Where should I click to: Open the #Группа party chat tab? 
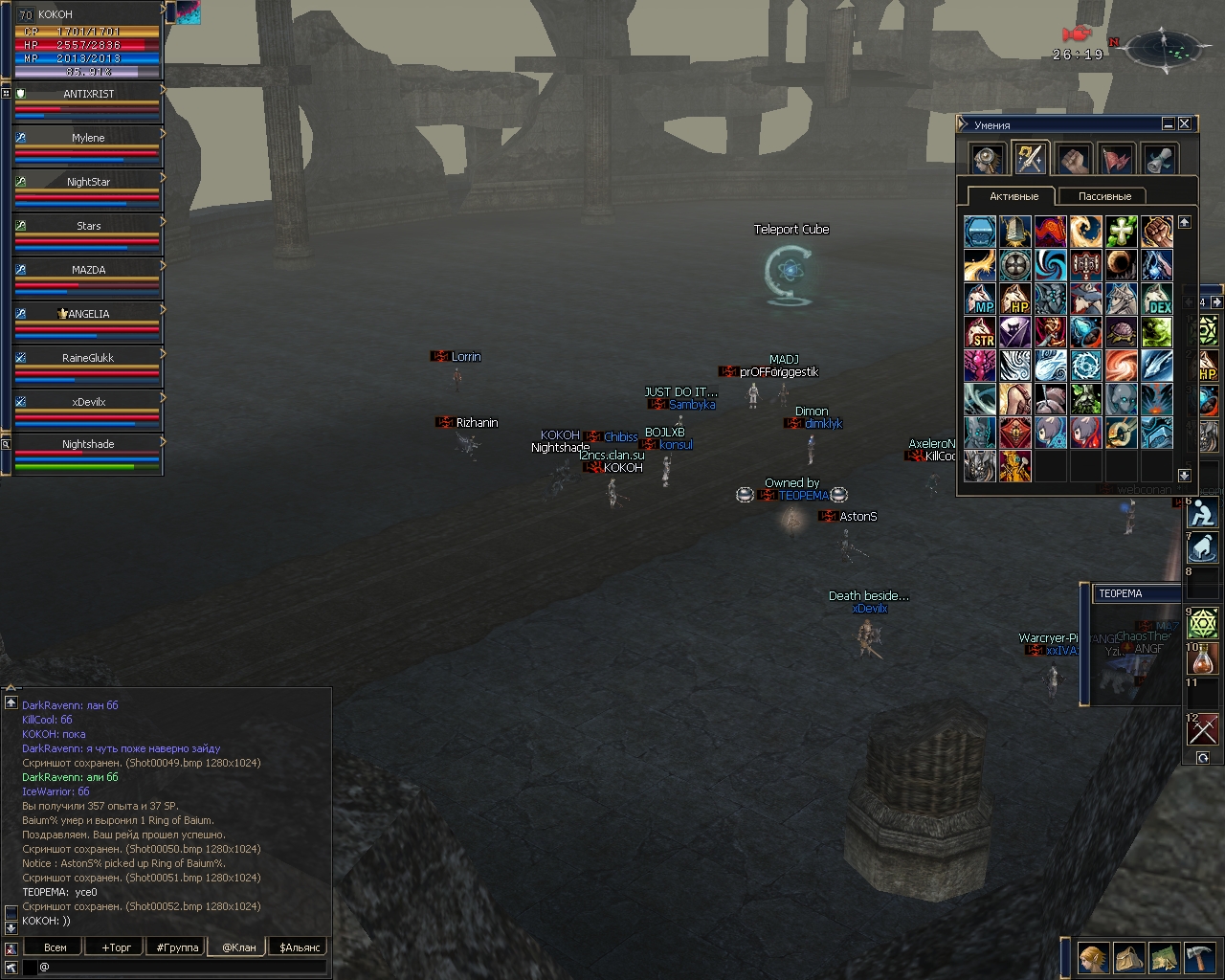[x=177, y=947]
